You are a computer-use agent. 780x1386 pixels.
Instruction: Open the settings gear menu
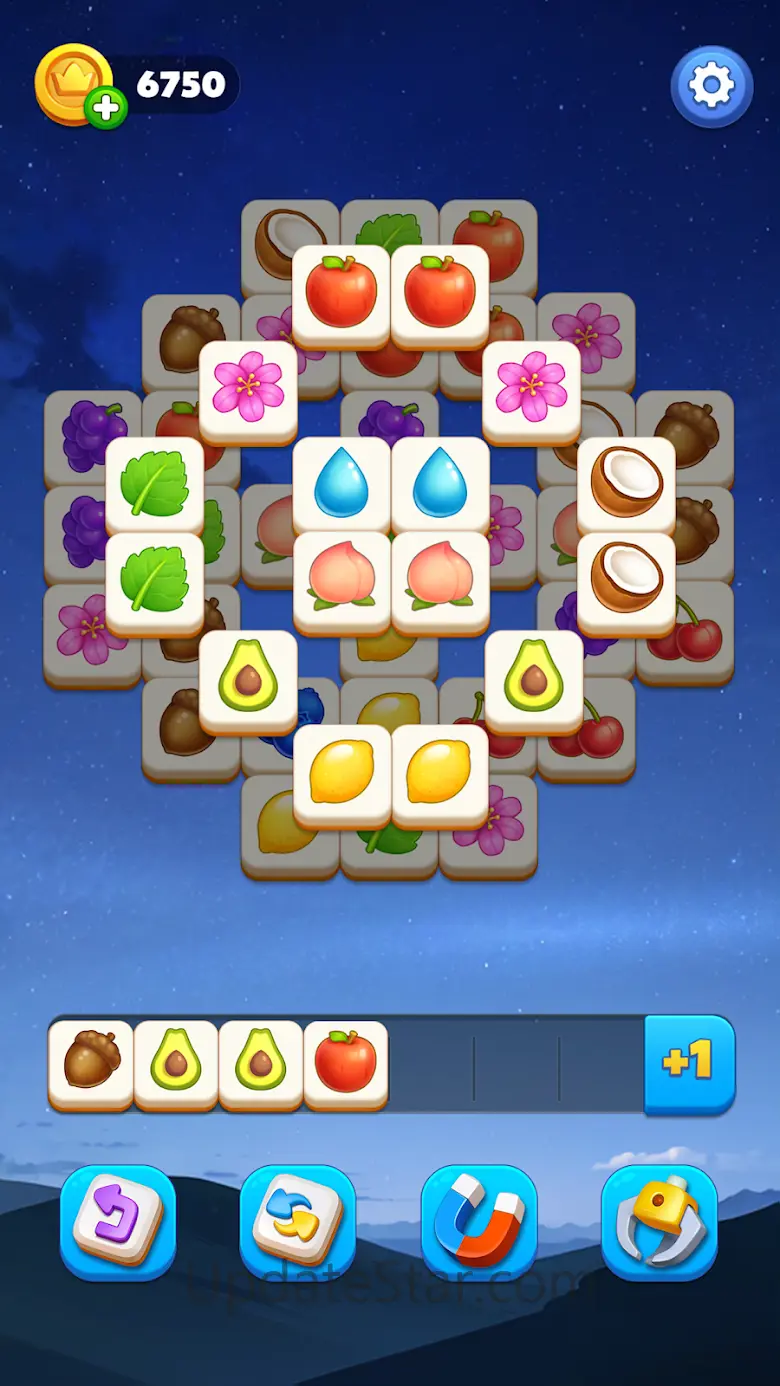point(711,86)
